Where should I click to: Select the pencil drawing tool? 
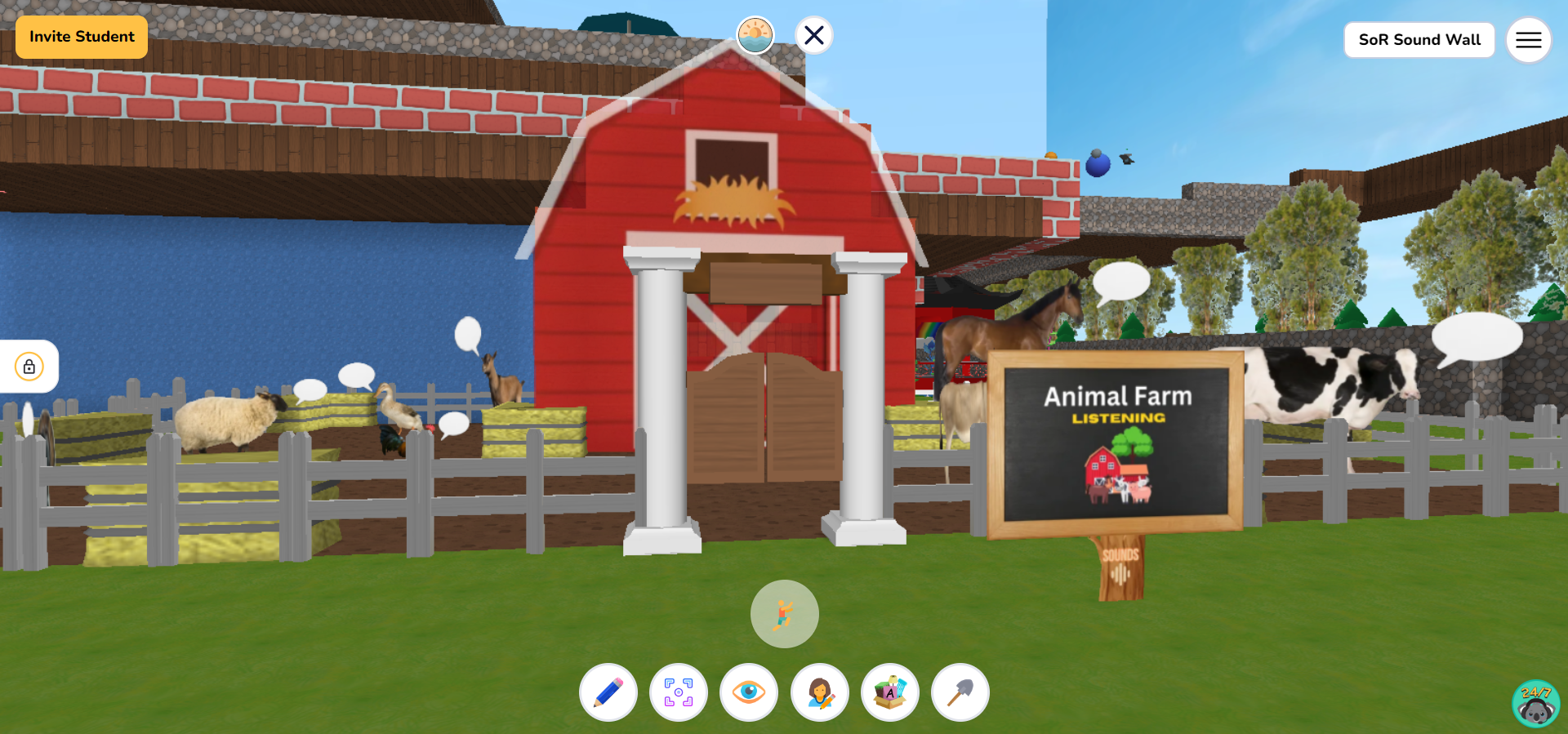(x=608, y=692)
